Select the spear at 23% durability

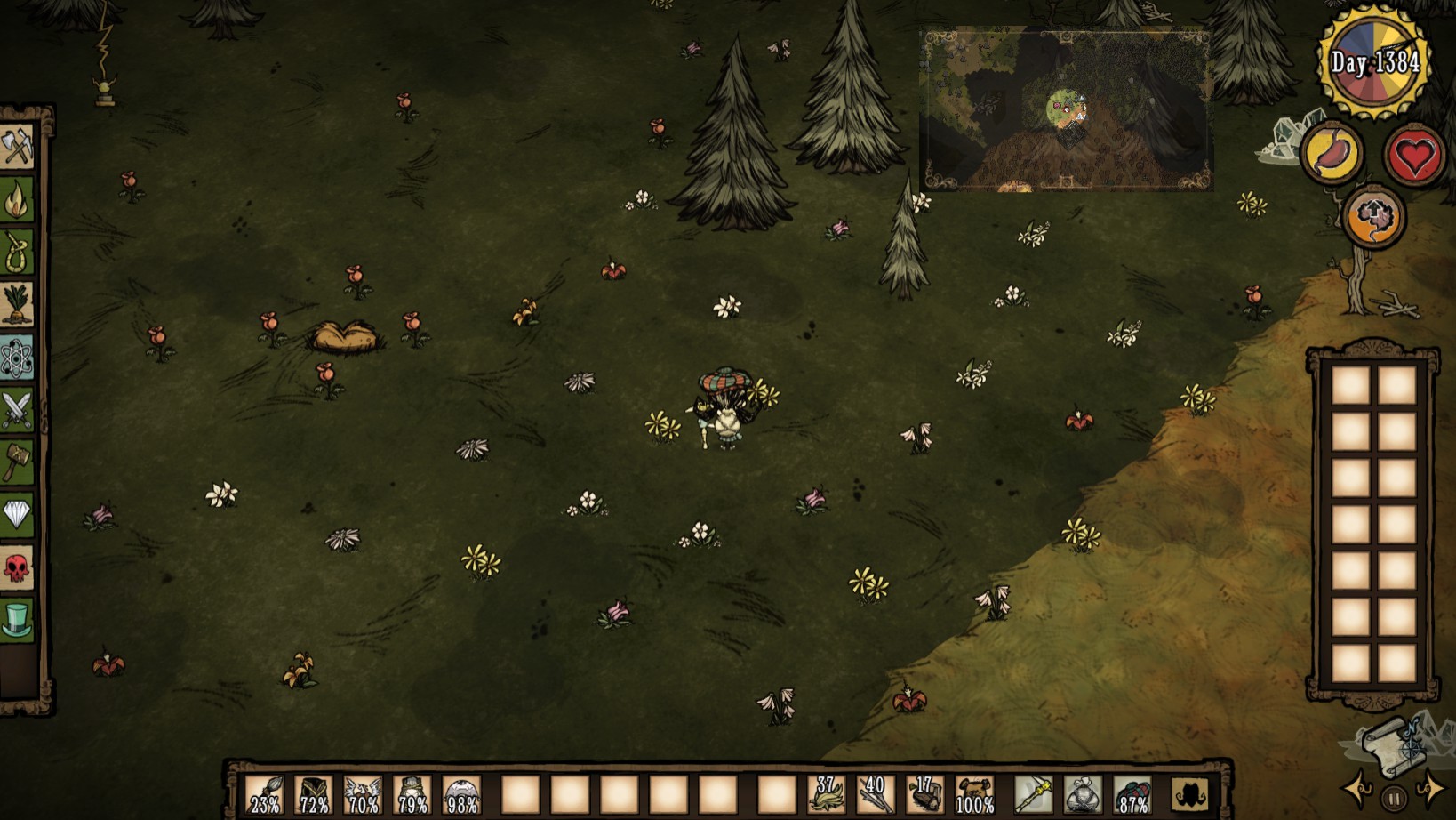coord(265,794)
